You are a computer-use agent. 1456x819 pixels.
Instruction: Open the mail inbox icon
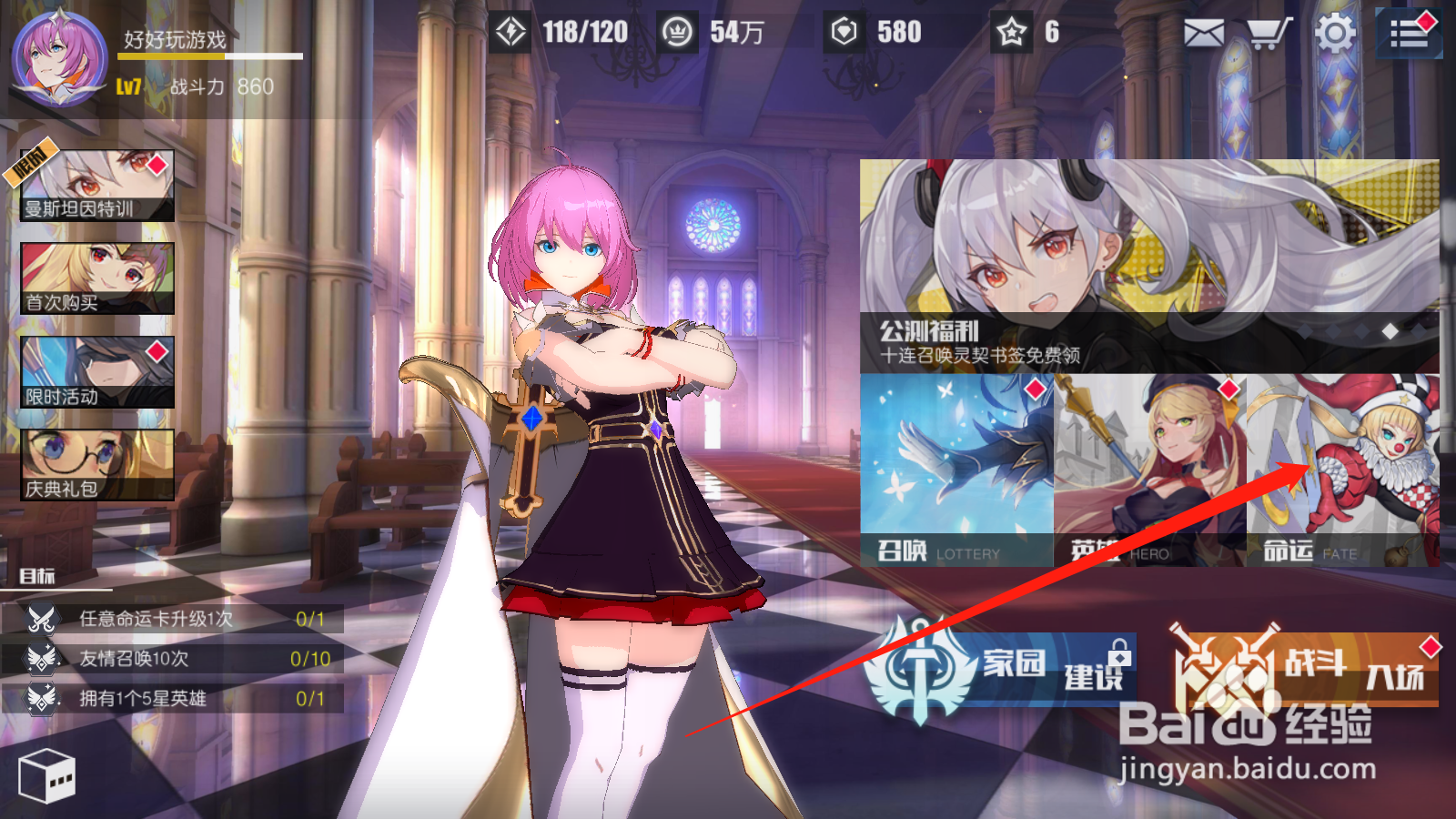(1205, 33)
